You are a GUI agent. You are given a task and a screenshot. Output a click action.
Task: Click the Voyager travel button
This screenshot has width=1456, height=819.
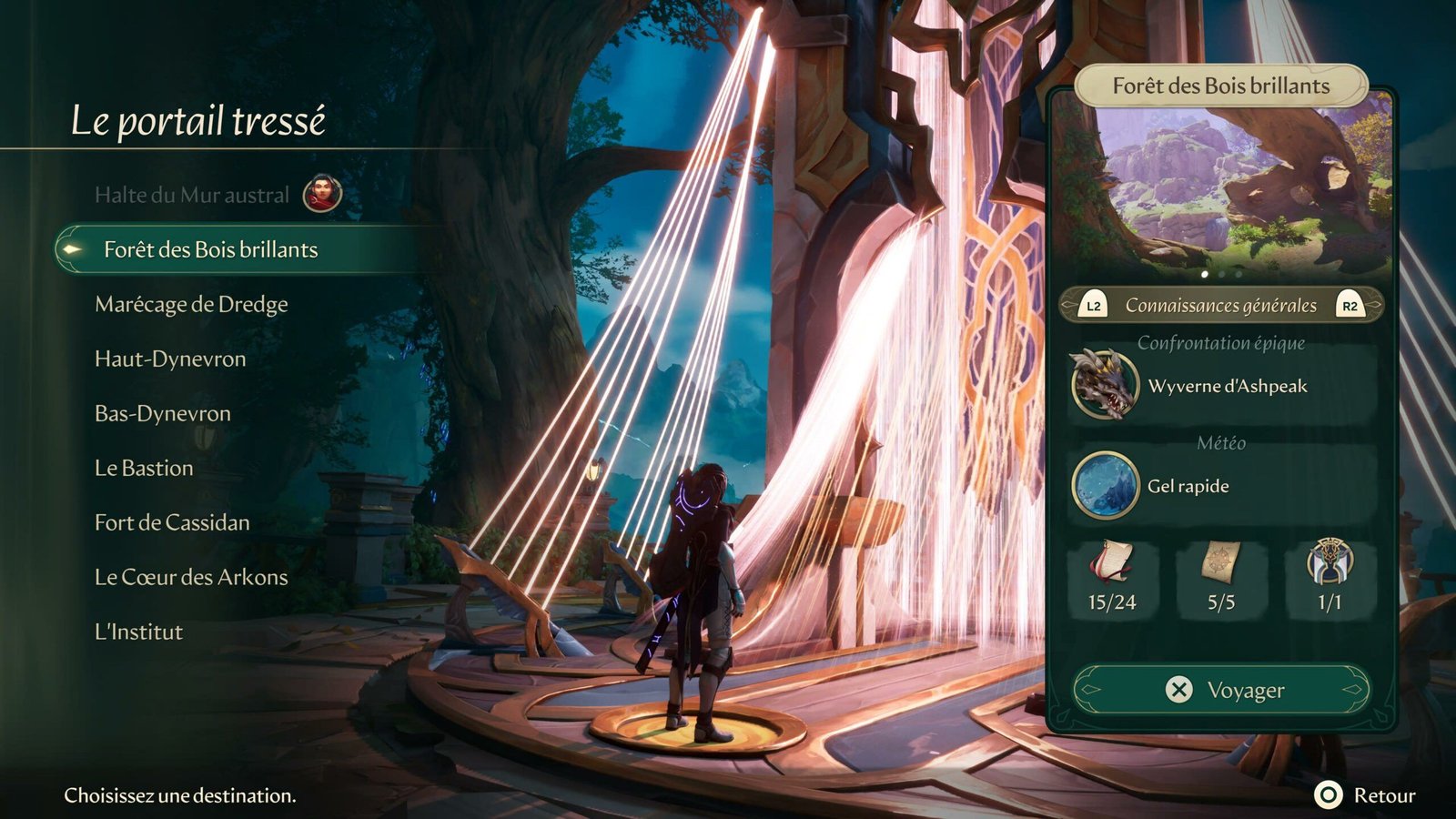coord(1221,690)
